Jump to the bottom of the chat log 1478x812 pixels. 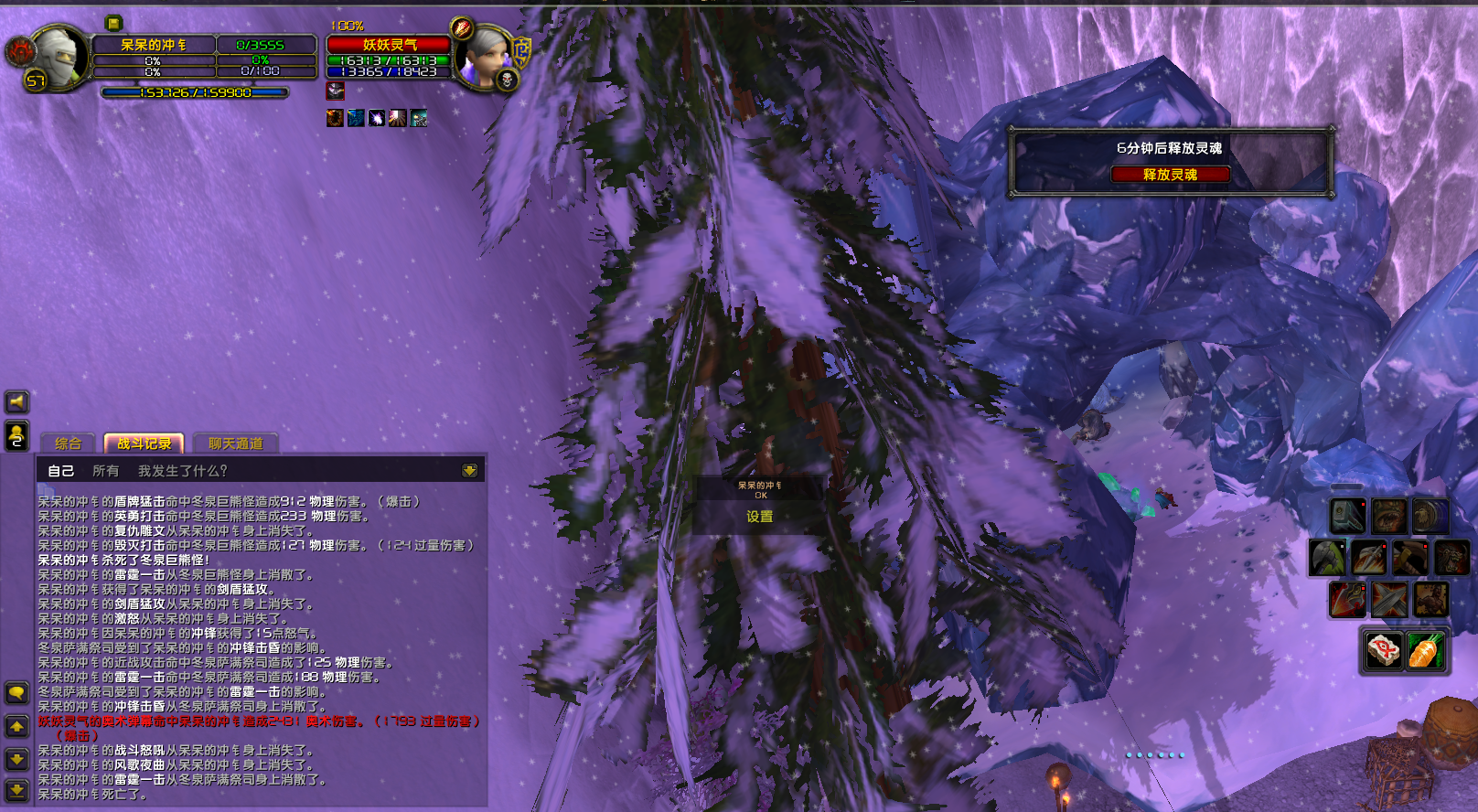pos(16,789)
